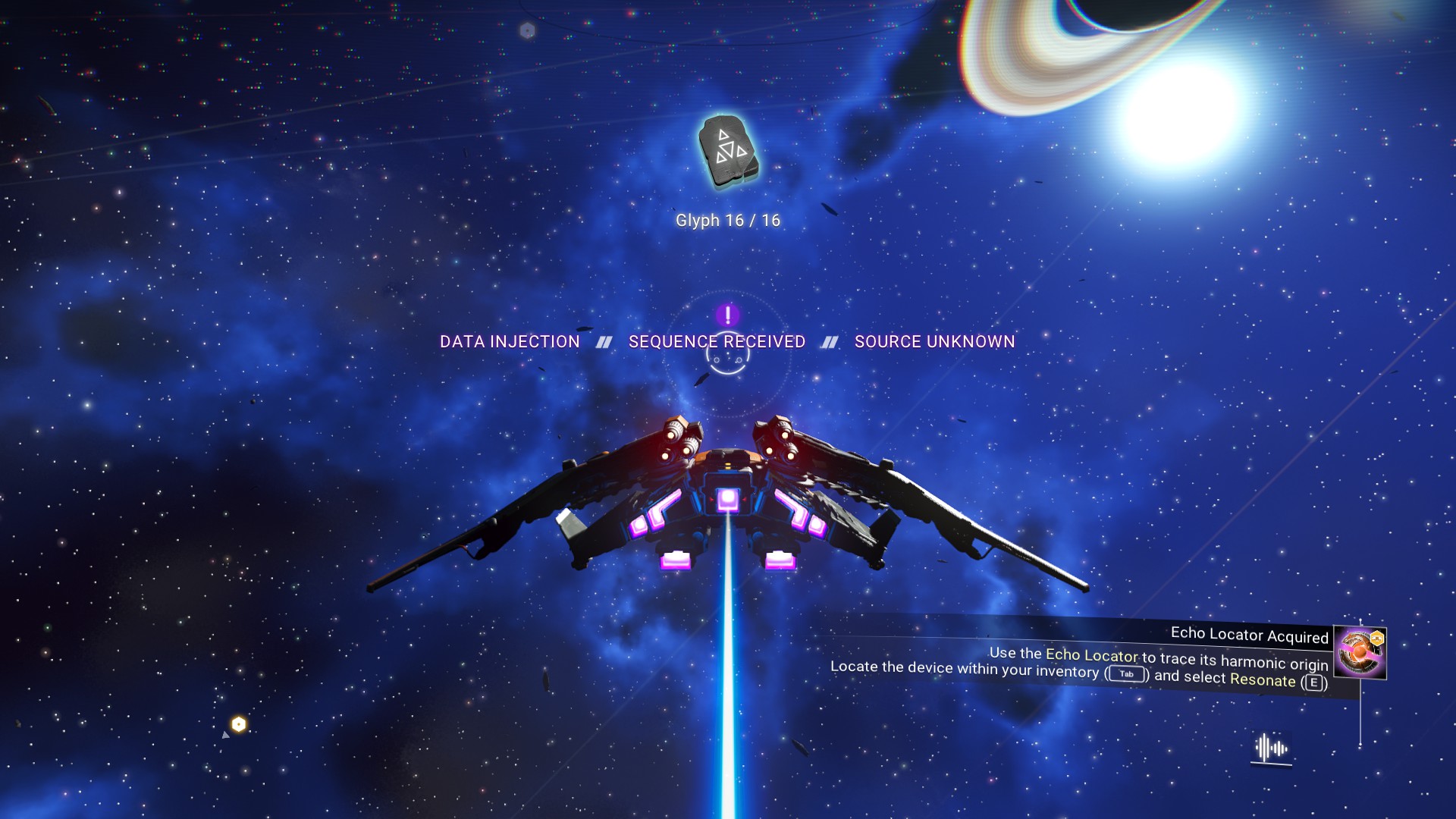Viewport: 1456px width, 819px height.
Task: Click the starship's glowing central engine light
Action: point(727,497)
